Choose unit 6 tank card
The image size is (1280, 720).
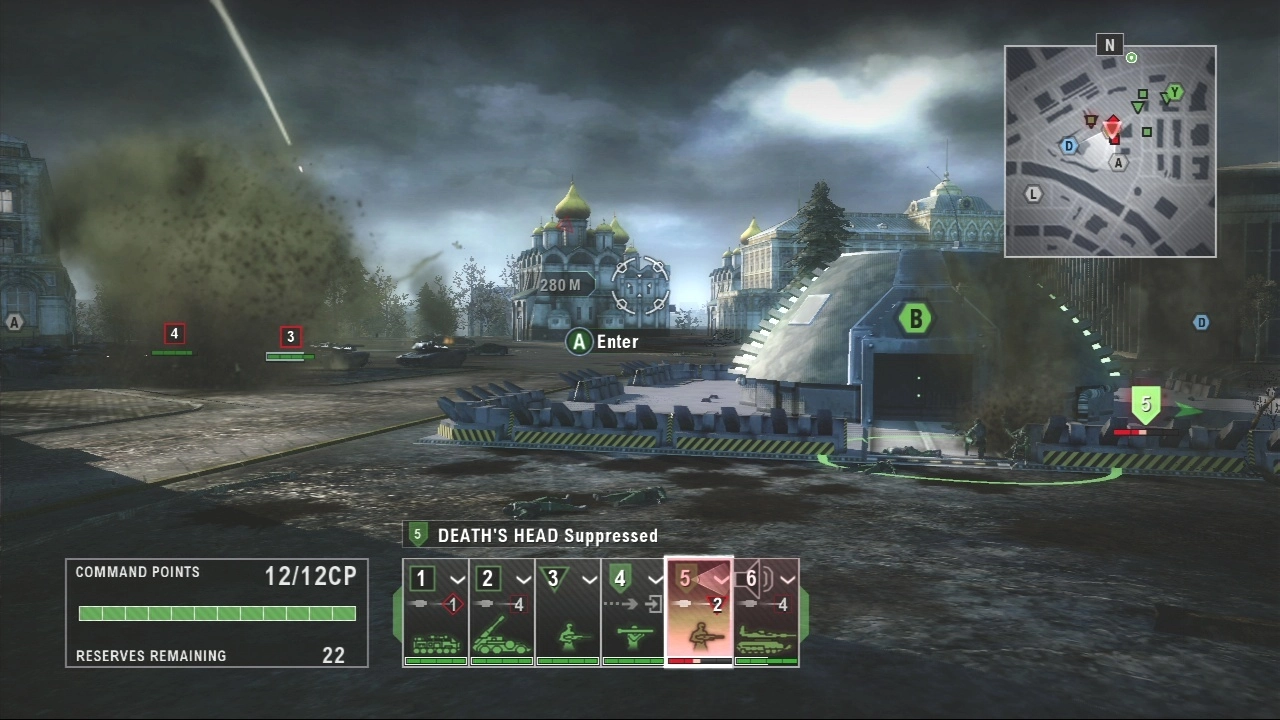[767, 612]
